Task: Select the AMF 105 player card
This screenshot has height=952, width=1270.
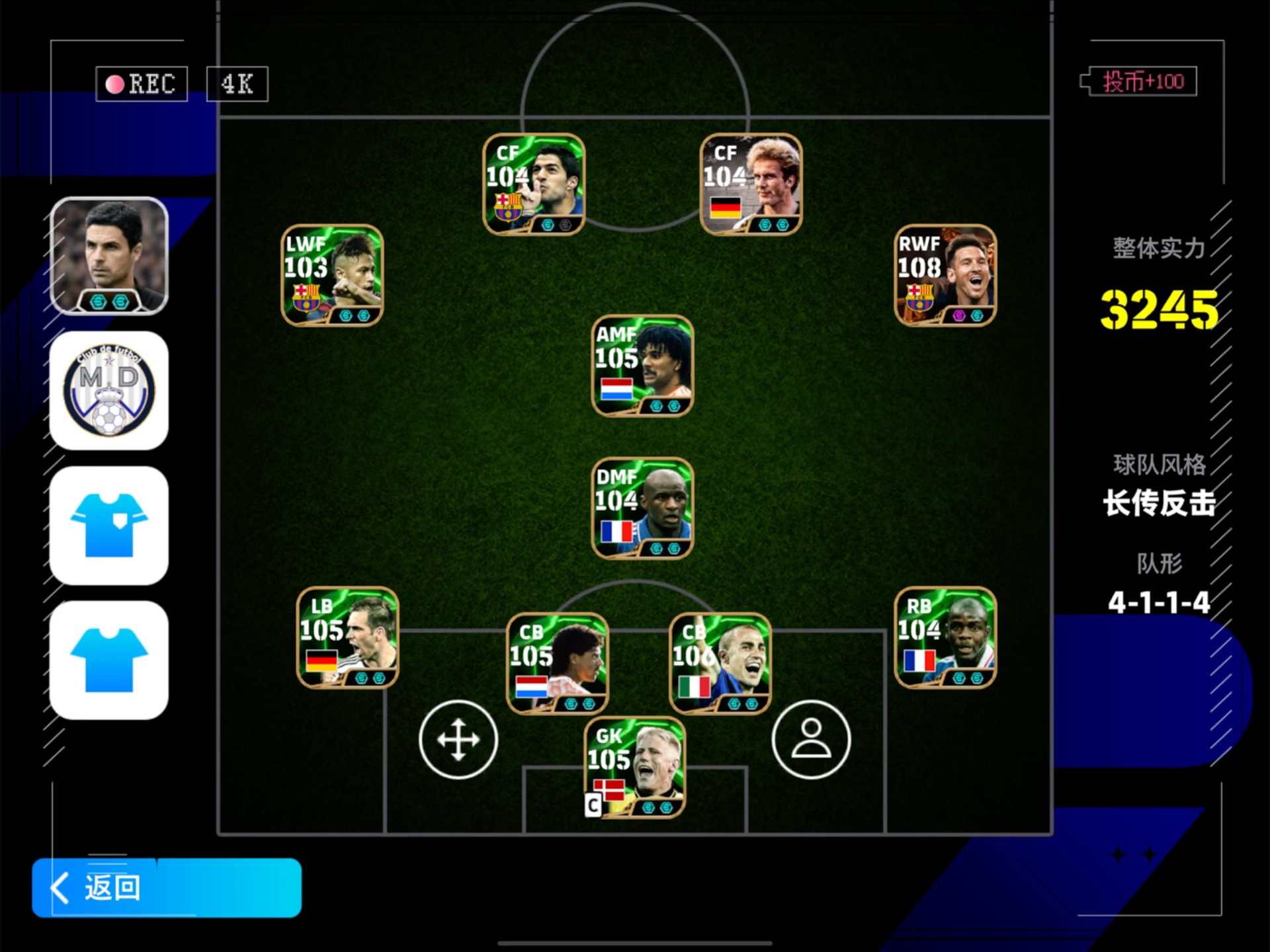Action: 642,366
